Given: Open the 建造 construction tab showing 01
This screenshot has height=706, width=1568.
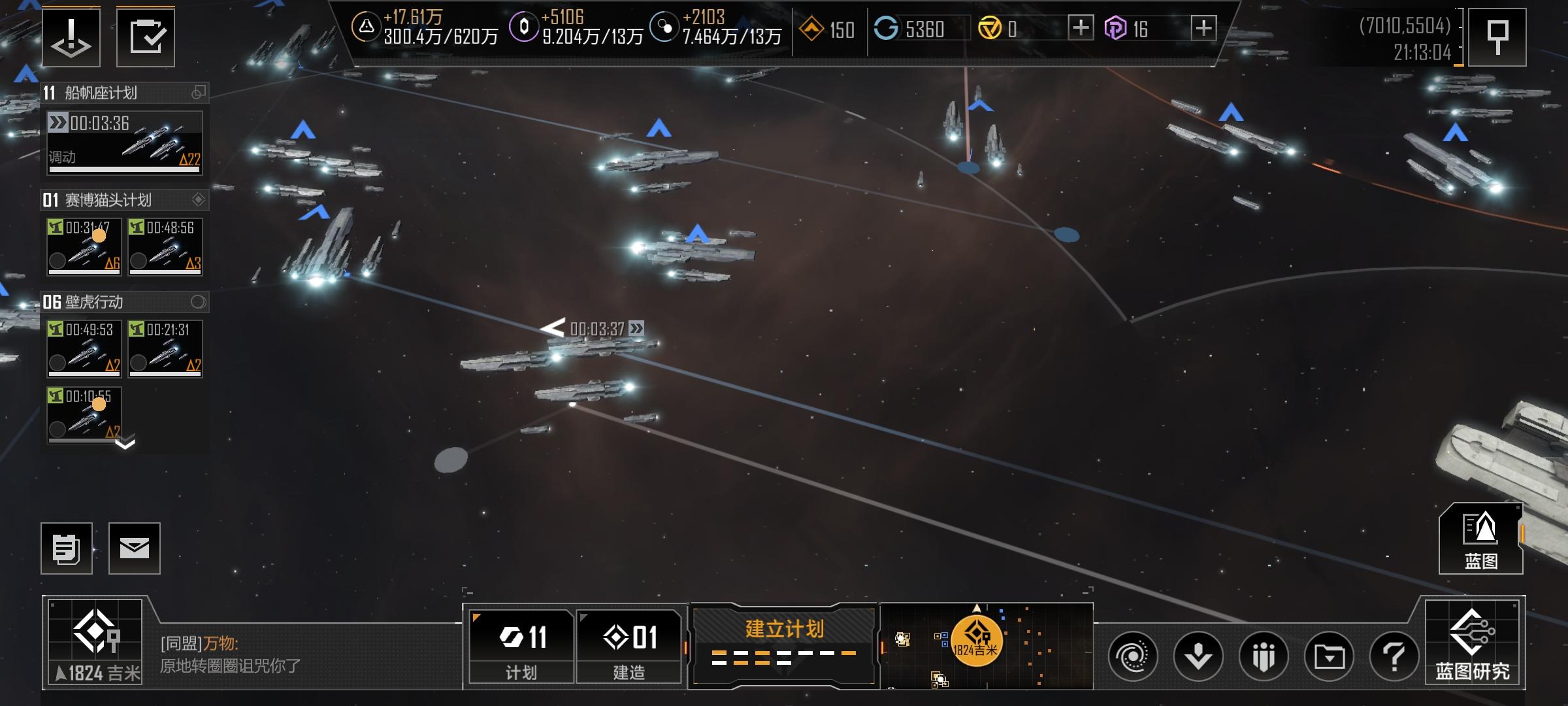Looking at the screenshot, I should 629,646.
